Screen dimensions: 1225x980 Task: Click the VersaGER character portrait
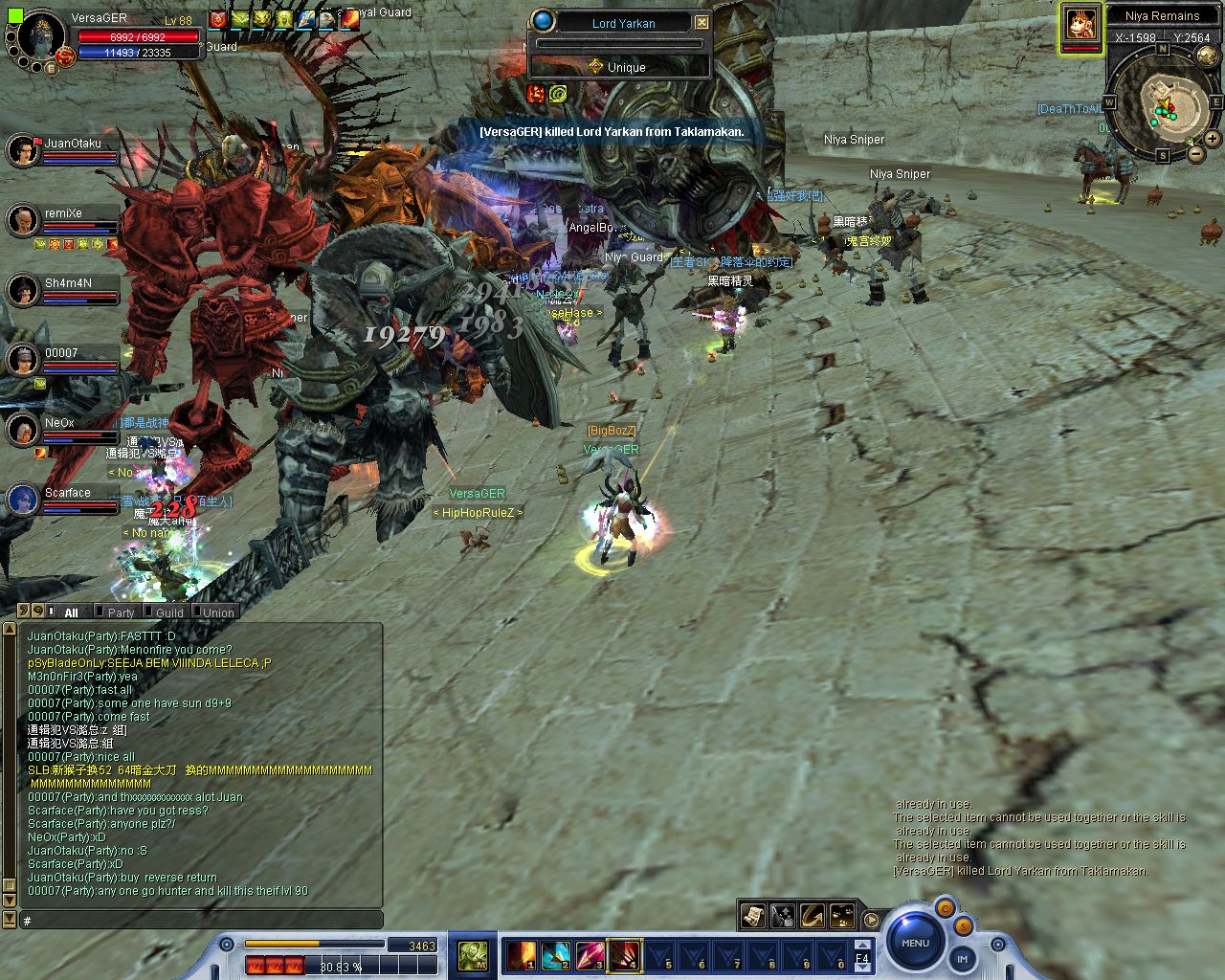pos(40,36)
